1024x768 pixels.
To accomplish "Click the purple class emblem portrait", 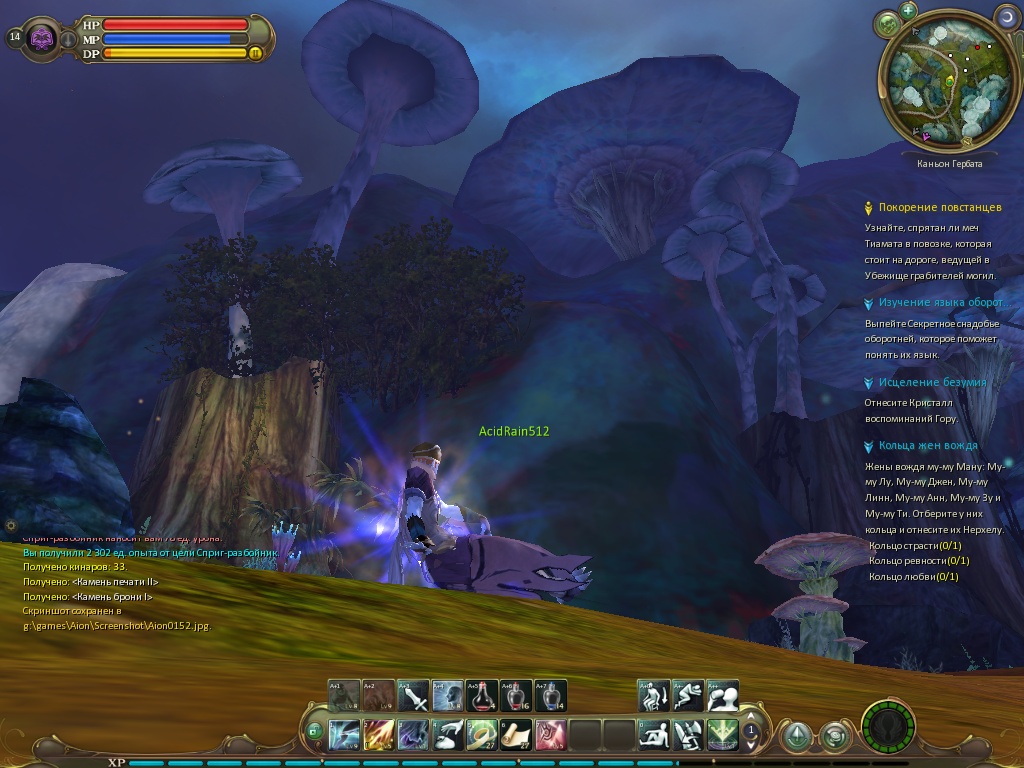I will click(42, 38).
